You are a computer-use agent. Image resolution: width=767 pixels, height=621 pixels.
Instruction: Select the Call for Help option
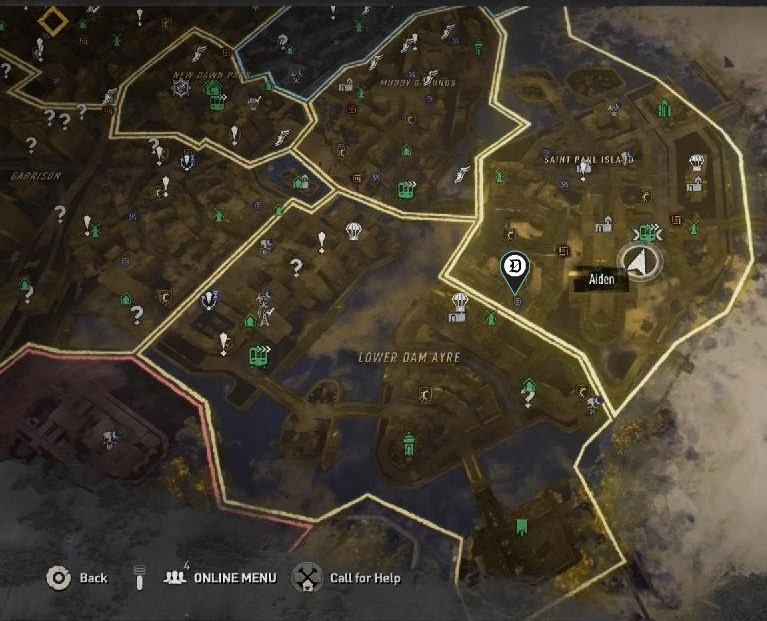tap(305, 577)
